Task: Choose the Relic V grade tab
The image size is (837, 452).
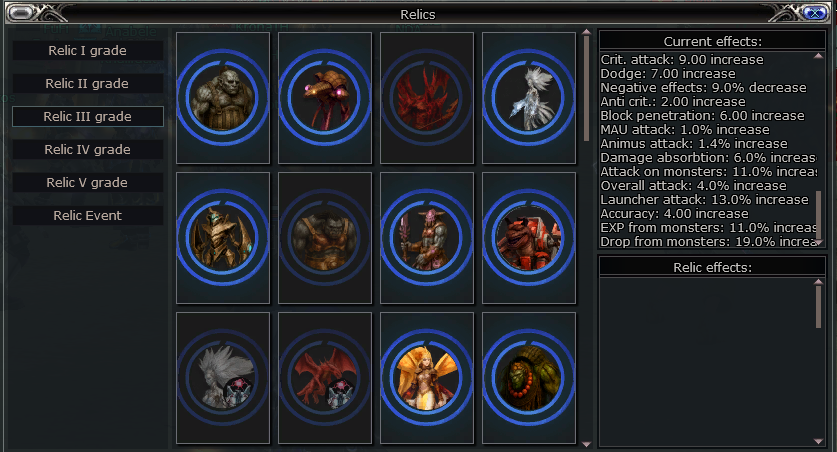Action: tap(88, 182)
